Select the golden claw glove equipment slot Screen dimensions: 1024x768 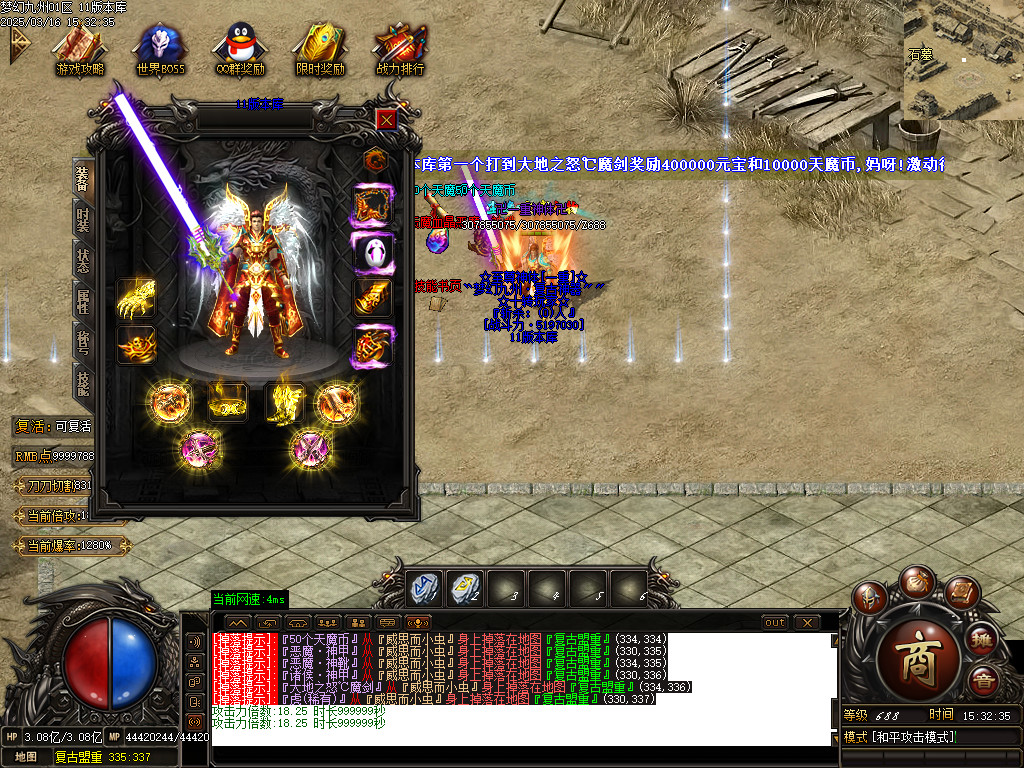click(x=136, y=298)
